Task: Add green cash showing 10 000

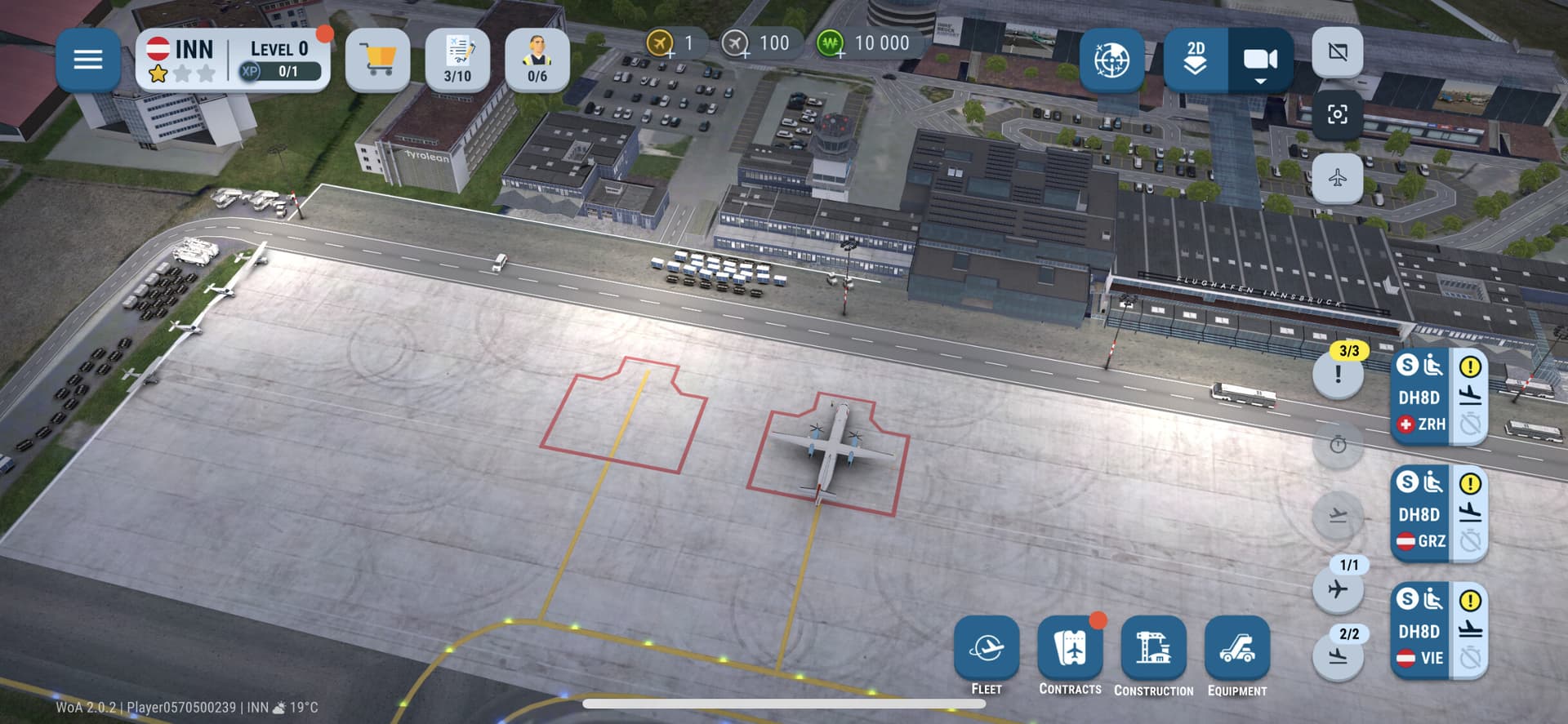Action: pos(831,43)
